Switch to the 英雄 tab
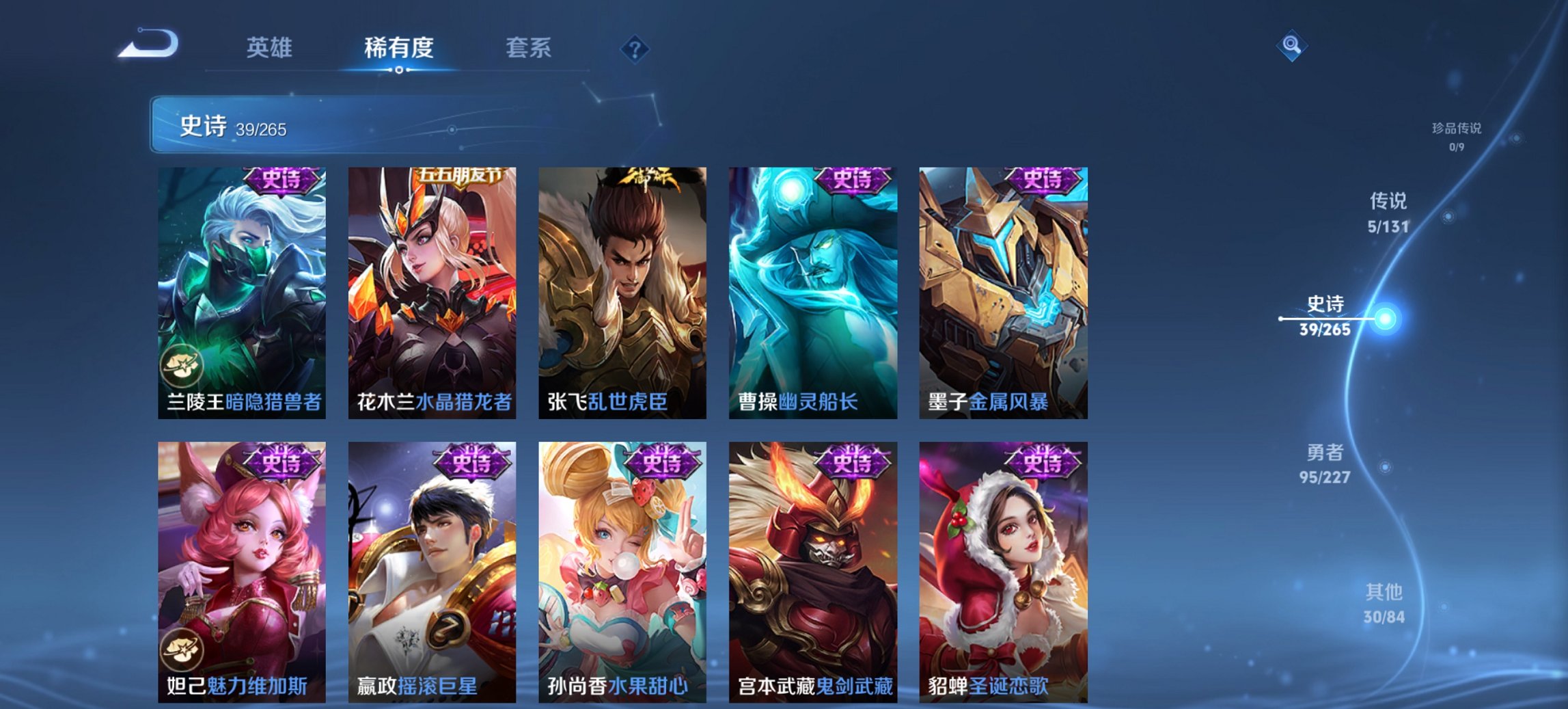This screenshot has width=1568, height=709. coord(271,48)
